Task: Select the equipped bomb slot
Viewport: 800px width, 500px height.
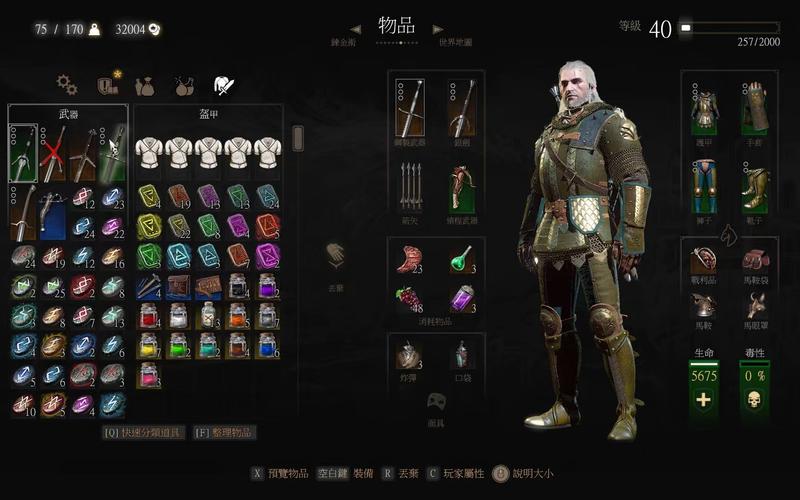Action: pyautogui.click(x=410, y=355)
